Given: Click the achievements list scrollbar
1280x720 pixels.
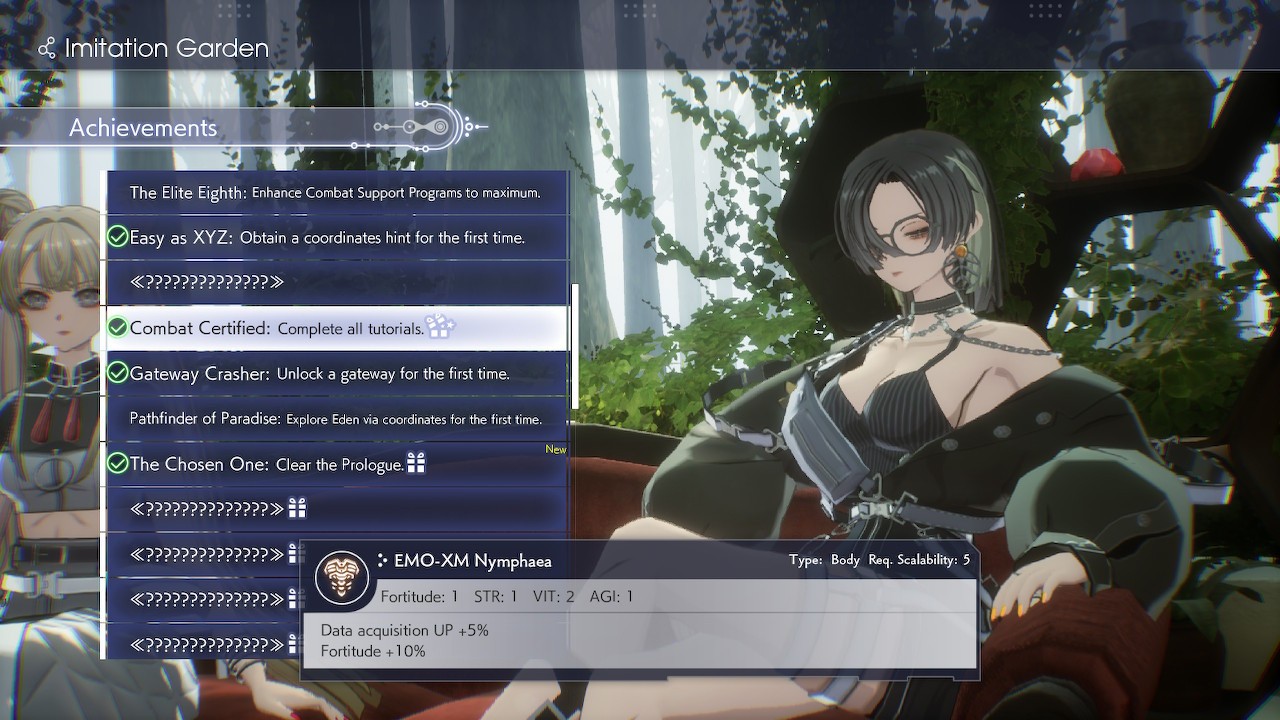Looking at the screenshot, I should (x=574, y=345).
